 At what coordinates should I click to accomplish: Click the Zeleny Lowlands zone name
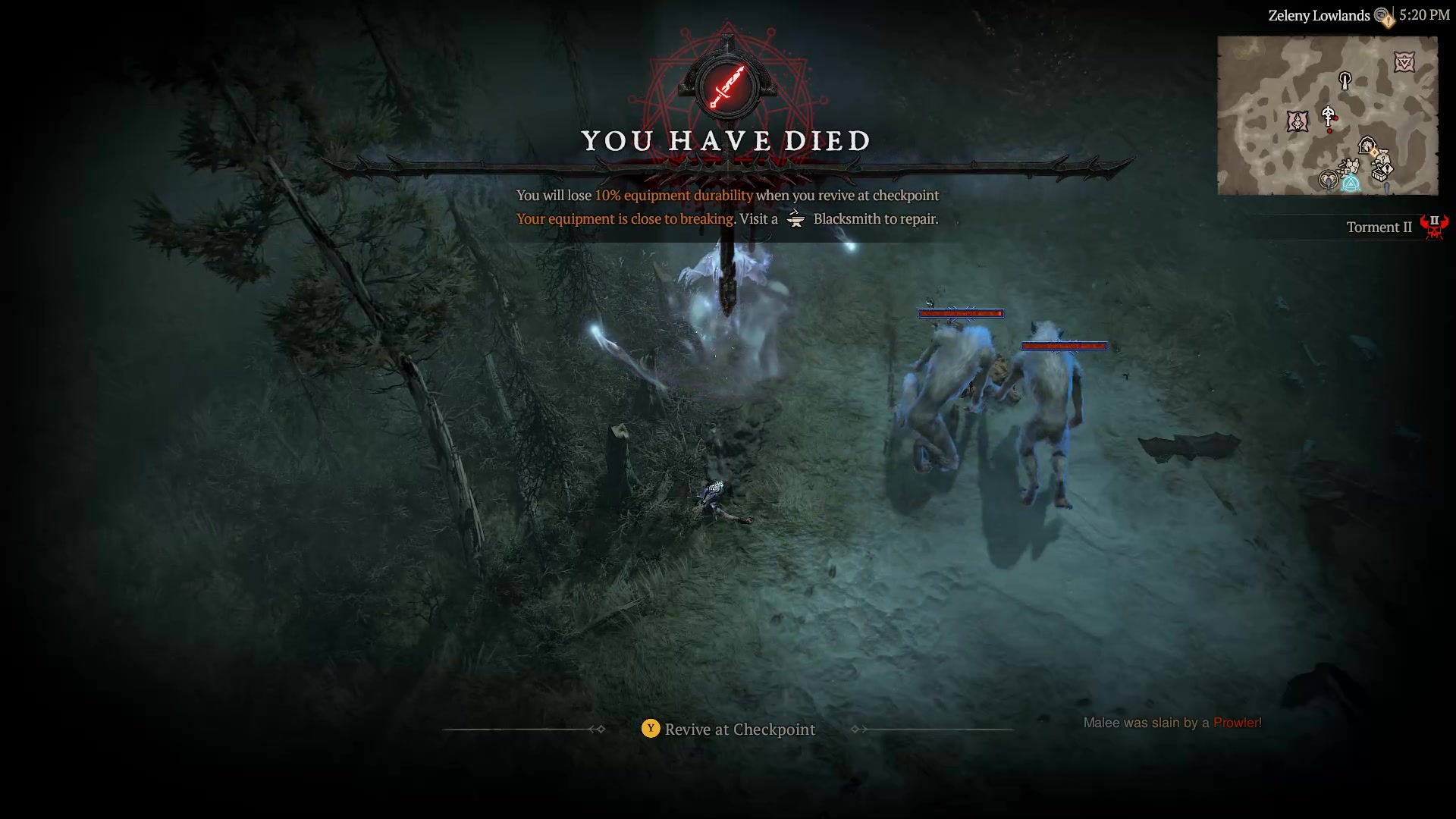click(1320, 14)
